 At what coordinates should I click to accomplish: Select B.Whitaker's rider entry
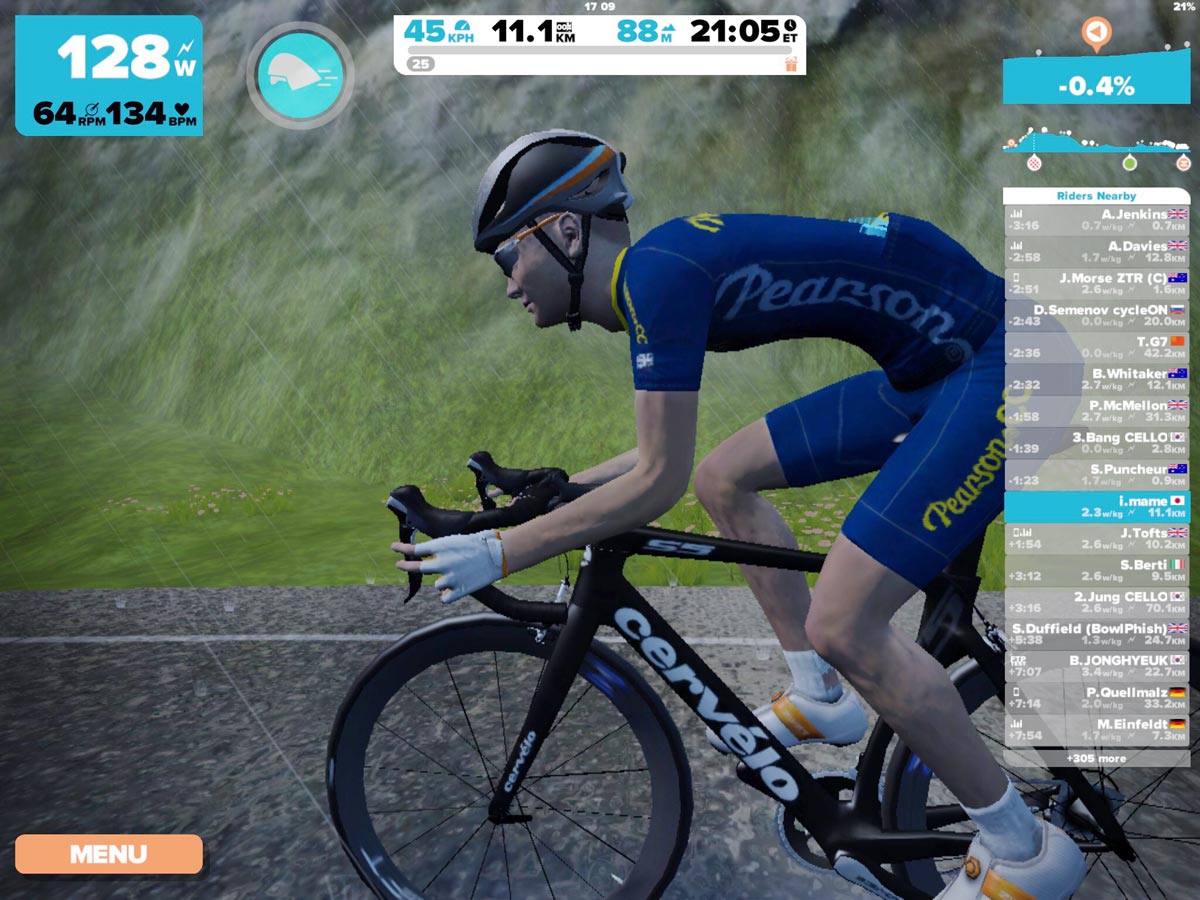pos(1096,379)
